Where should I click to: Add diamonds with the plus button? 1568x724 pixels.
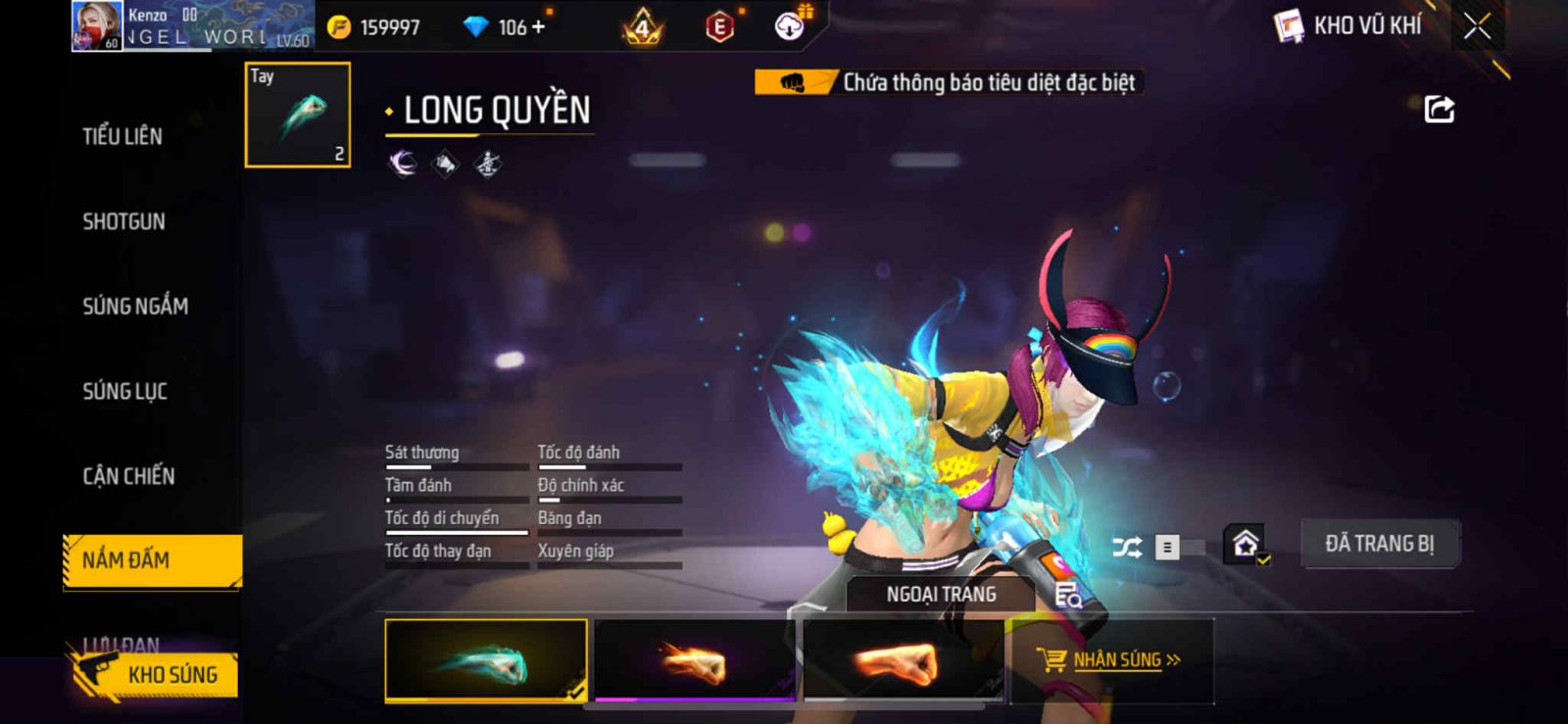tap(538, 27)
